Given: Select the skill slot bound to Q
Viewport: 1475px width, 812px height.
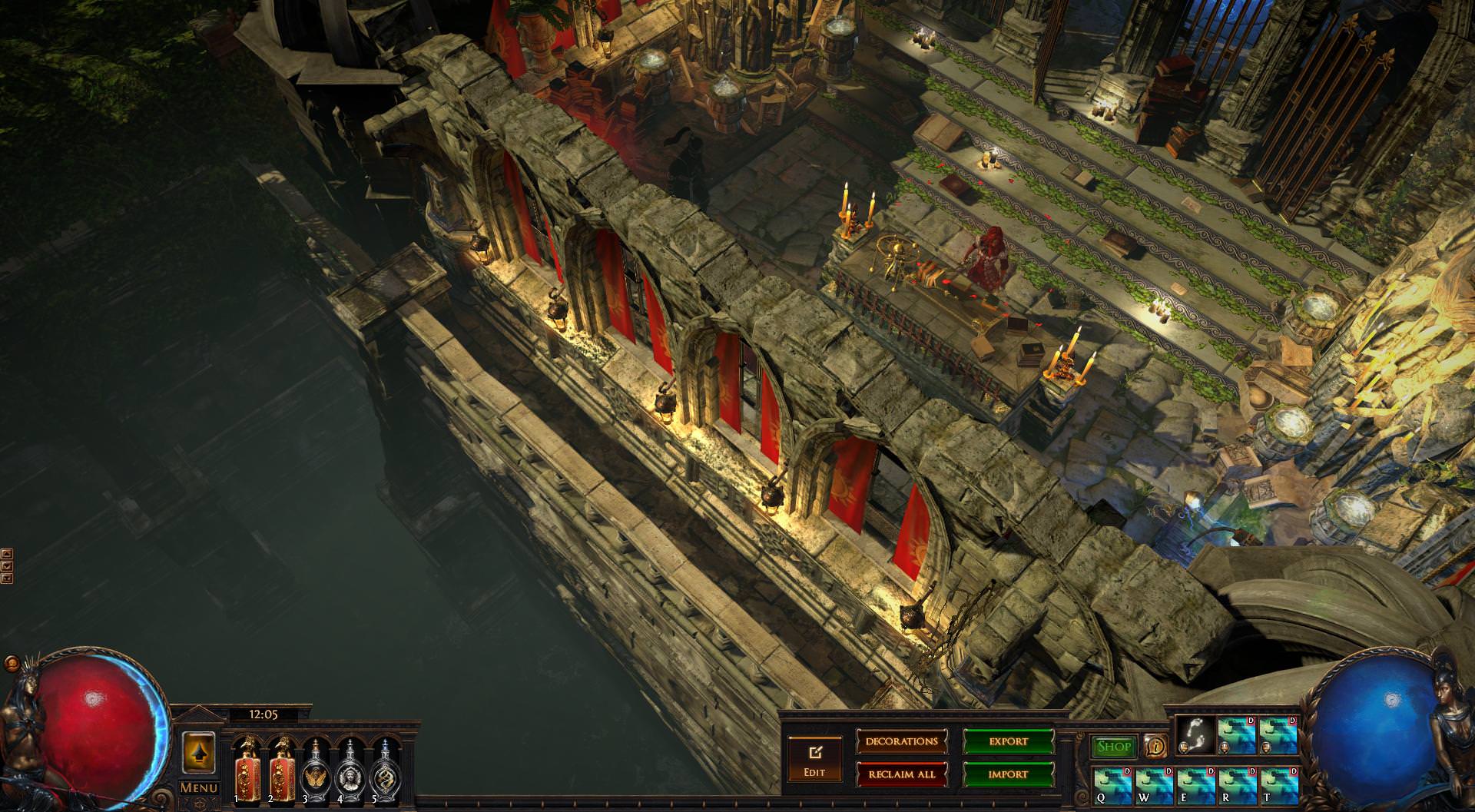Looking at the screenshot, I should coord(1113,785).
